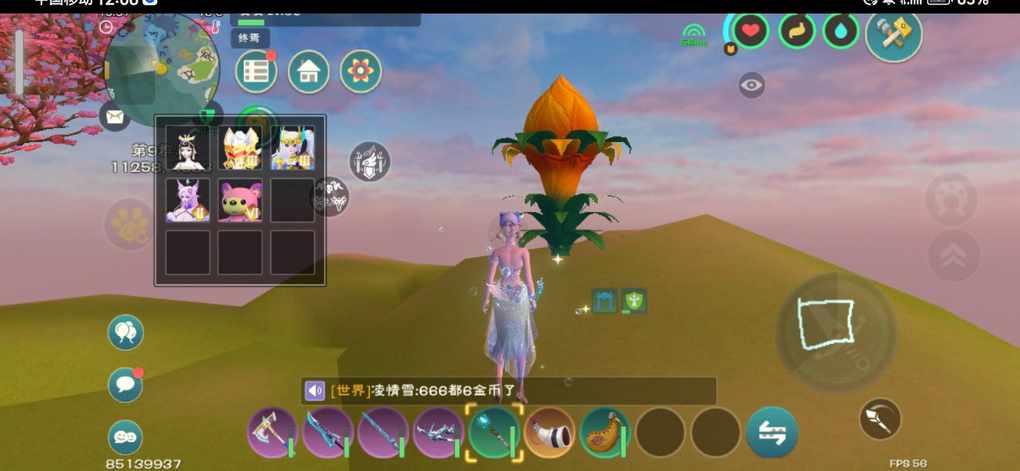Select the roasted meat leg slot
Viewport: 1020px width, 471px height.
(x=604, y=432)
